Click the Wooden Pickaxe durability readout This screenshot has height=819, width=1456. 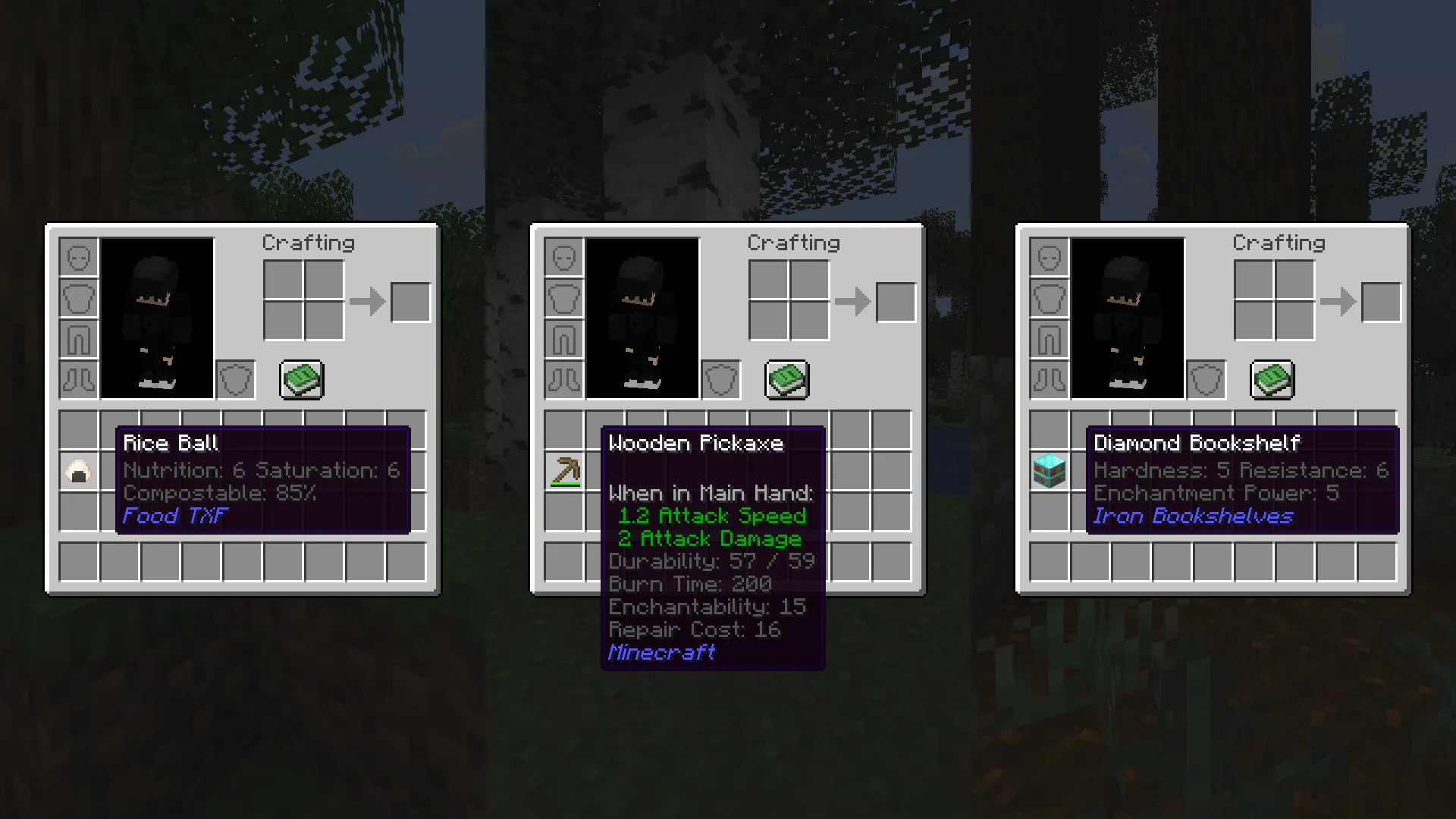pyautogui.click(x=711, y=561)
